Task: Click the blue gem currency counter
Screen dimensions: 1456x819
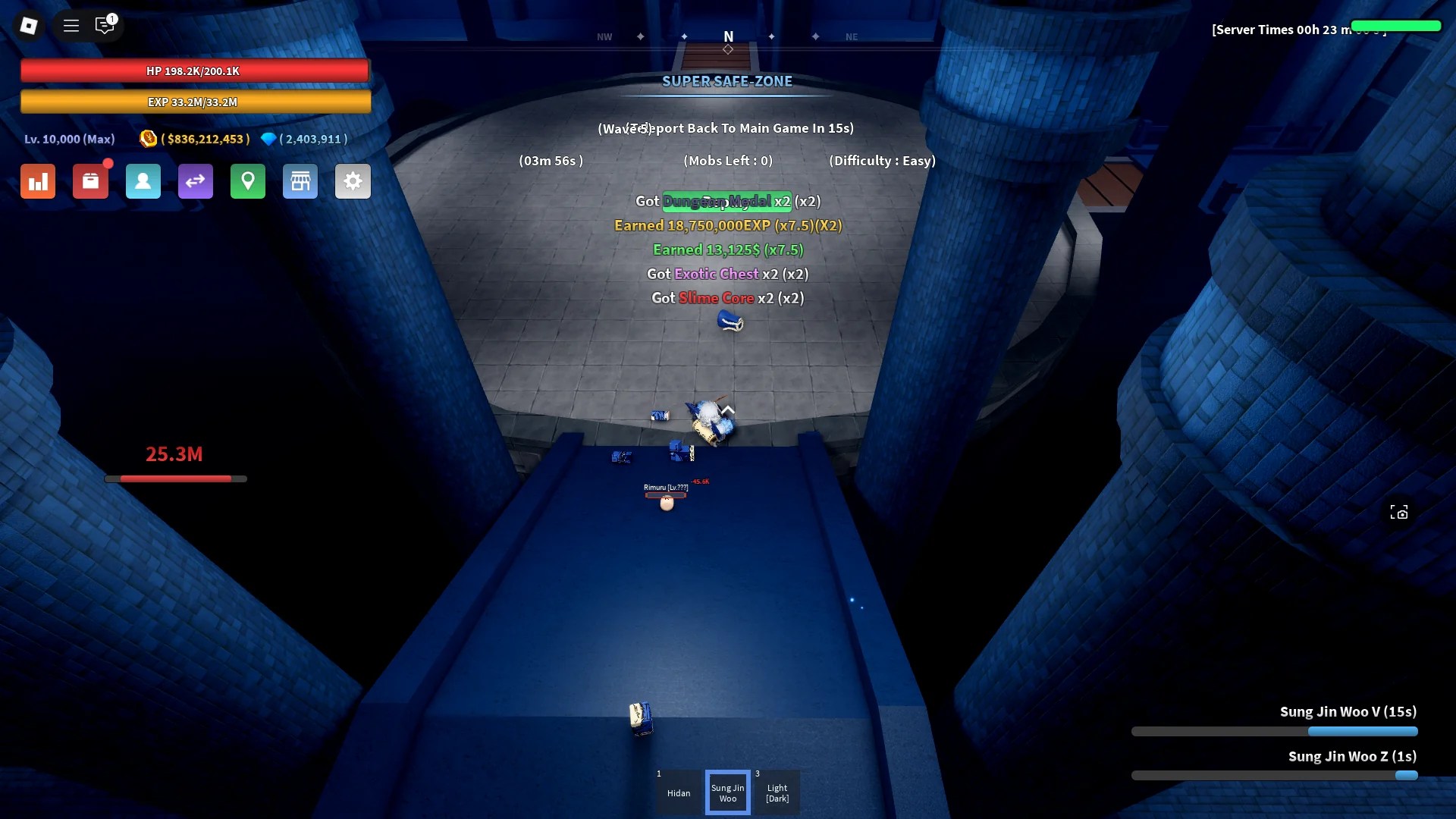Action: click(303, 139)
